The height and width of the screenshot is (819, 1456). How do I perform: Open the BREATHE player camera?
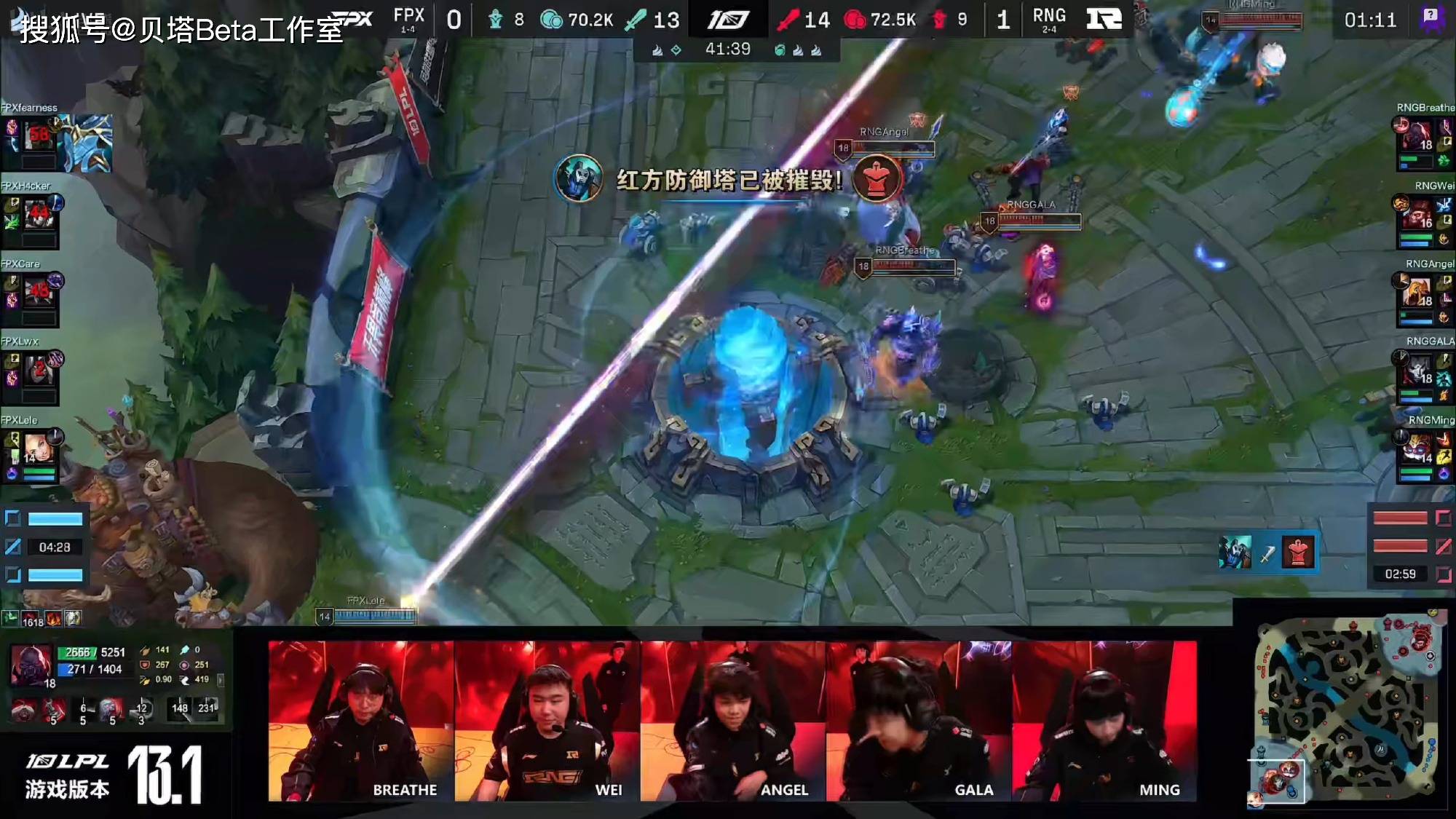pyautogui.click(x=361, y=721)
